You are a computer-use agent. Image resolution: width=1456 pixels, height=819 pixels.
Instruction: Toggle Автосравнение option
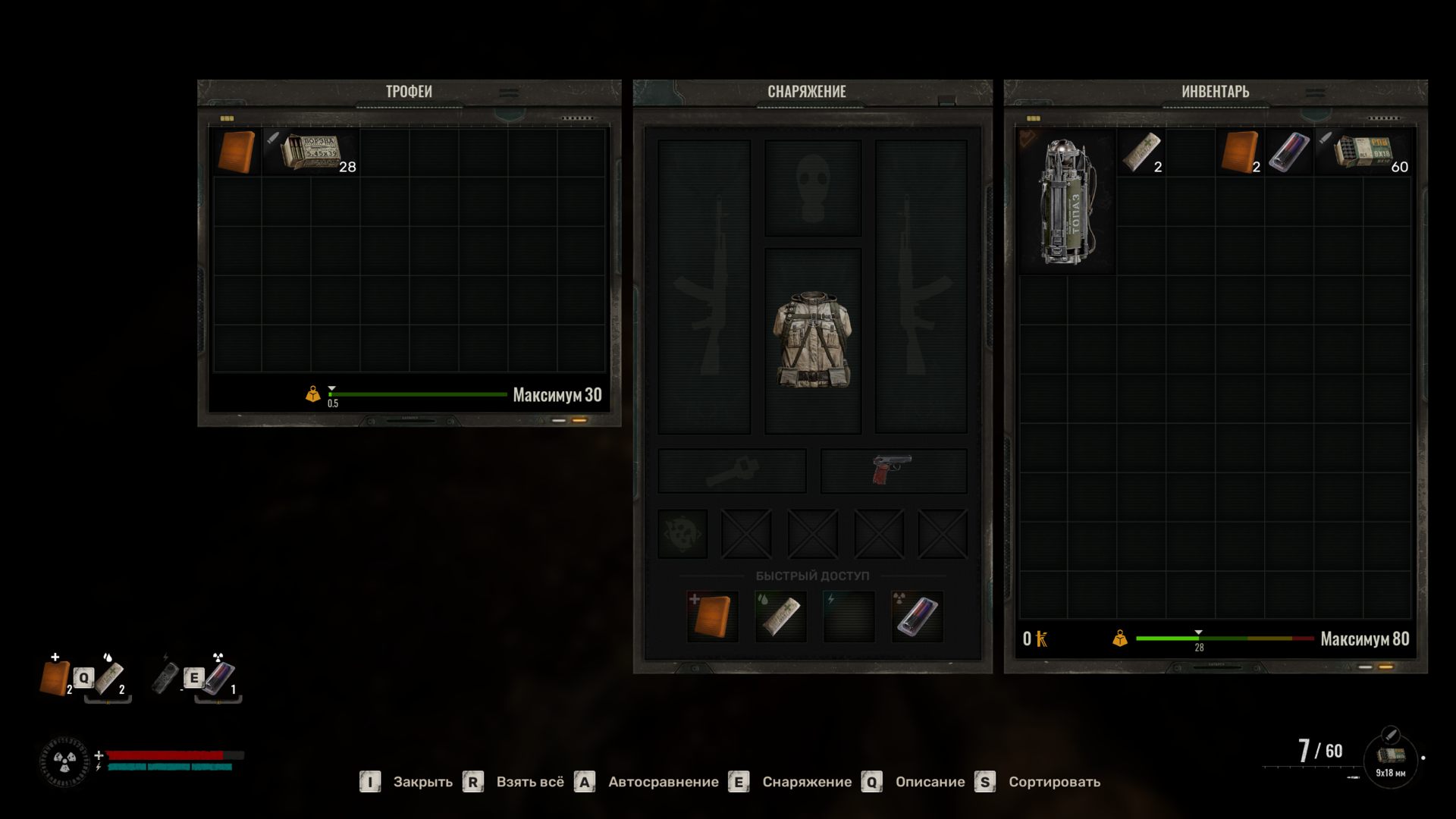coord(663,782)
